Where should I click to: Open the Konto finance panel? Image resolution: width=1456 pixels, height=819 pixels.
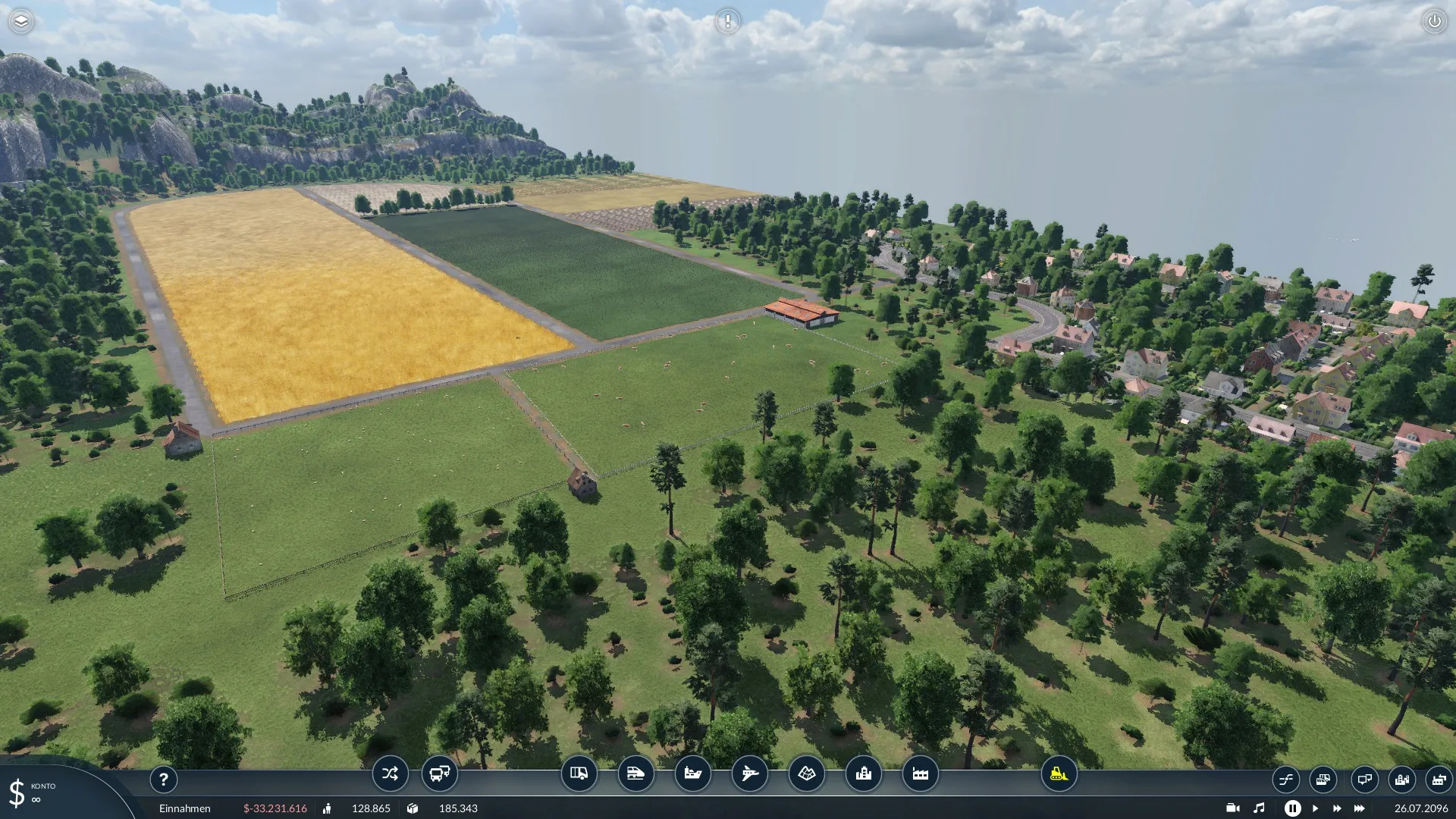30,792
